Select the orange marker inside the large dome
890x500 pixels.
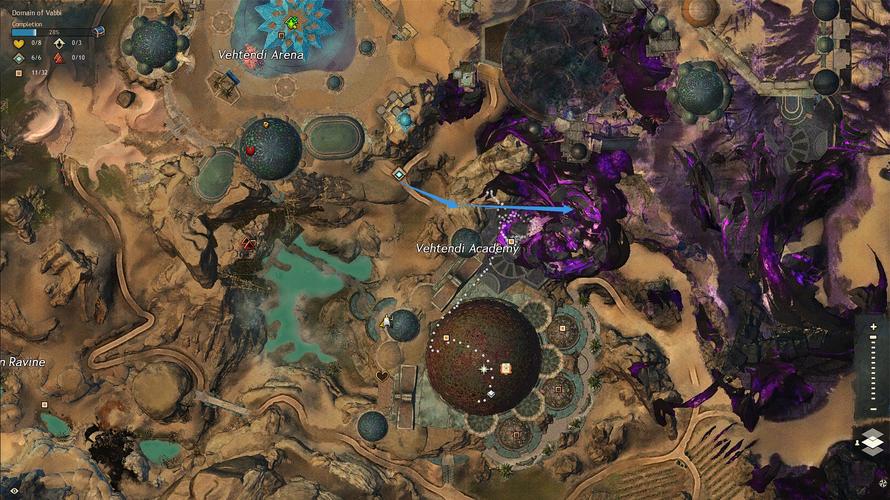(506, 368)
